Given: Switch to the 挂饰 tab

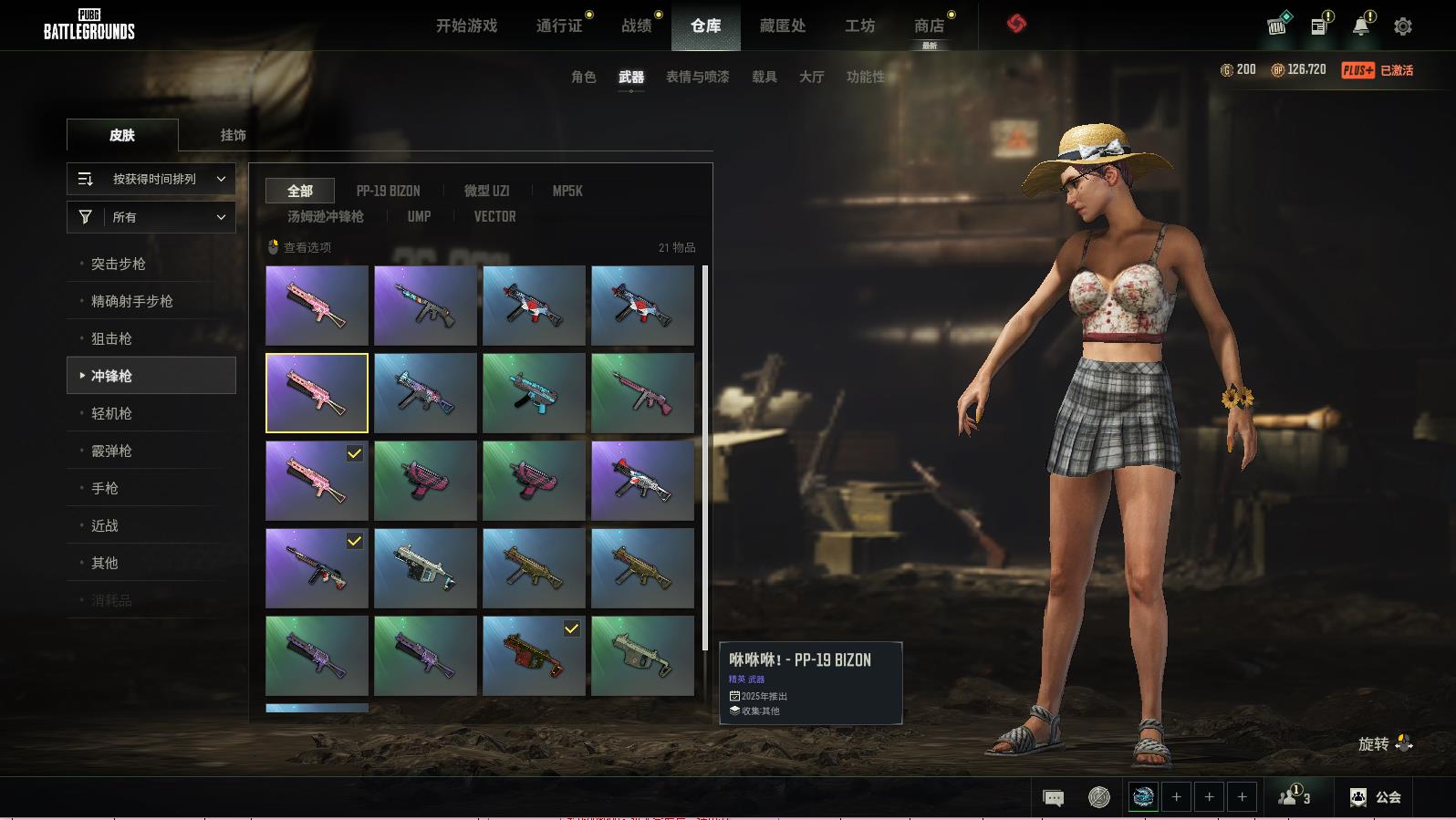Looking at the screenshot, I should [233, 135].
